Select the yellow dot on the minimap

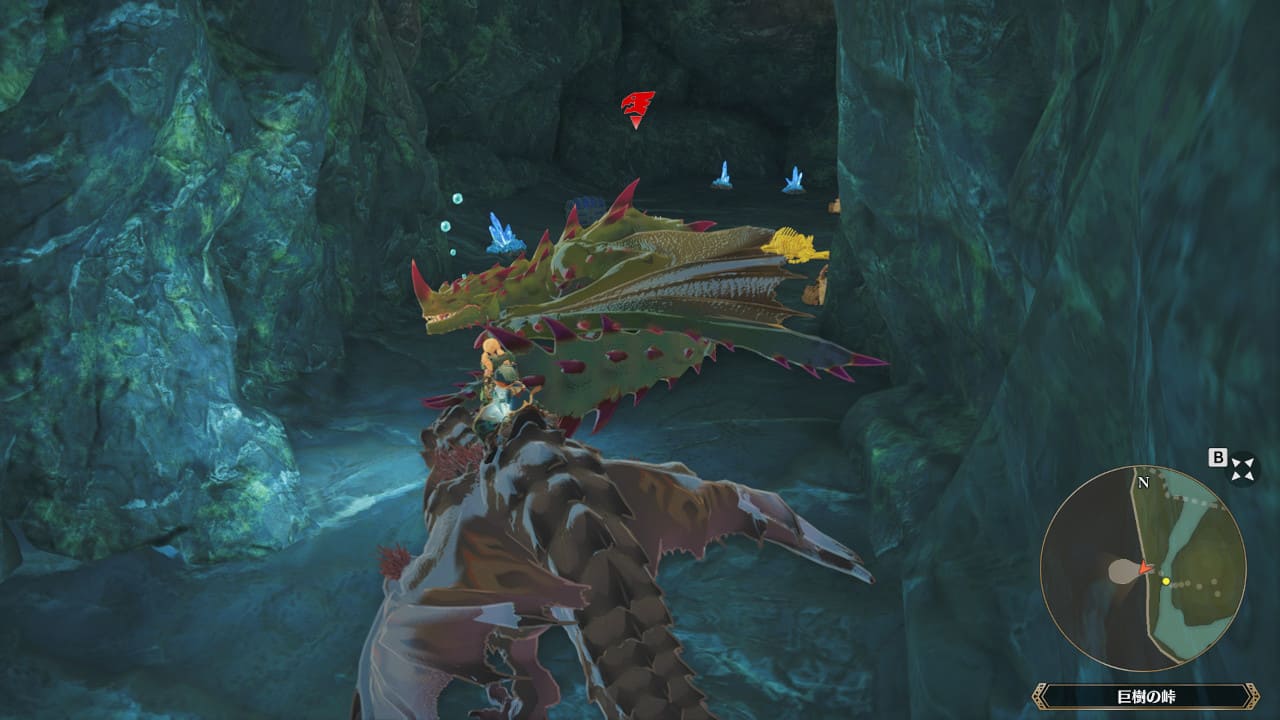[1166, 580]
